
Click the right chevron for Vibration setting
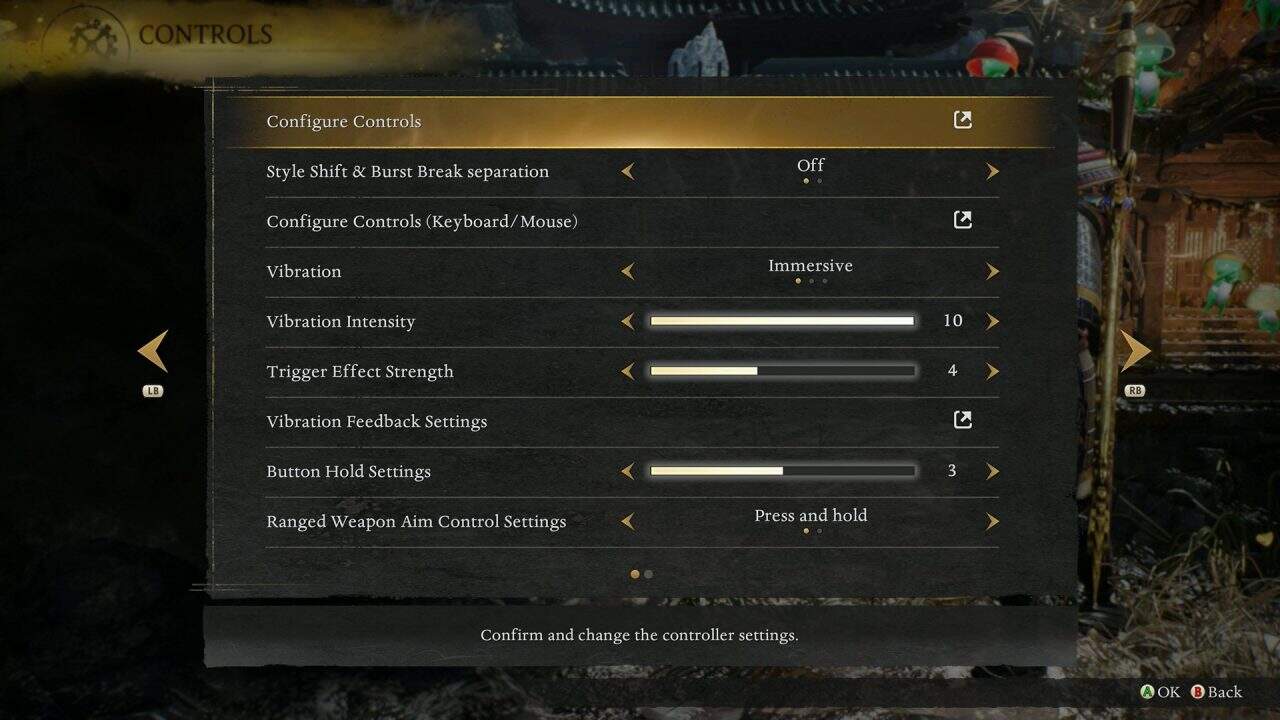(x=992, y=271)
